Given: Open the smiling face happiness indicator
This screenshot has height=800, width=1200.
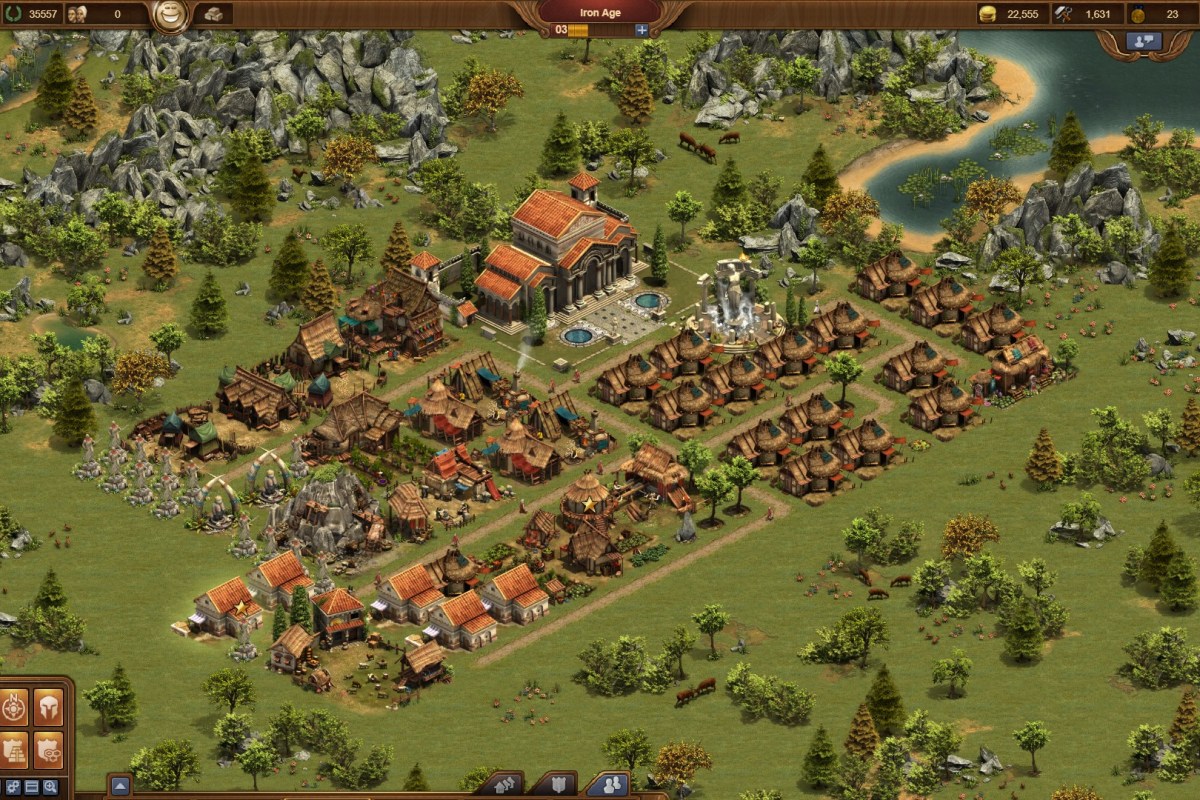Looking at the screenshot, I should point(170,15).
